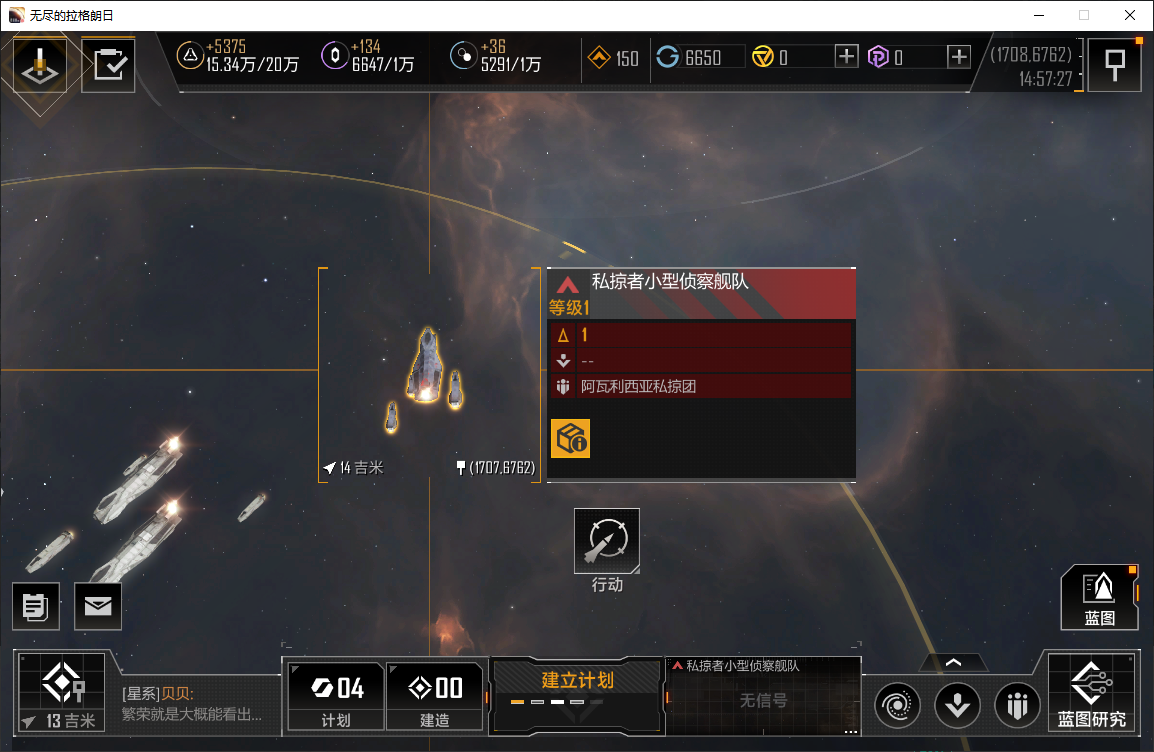Locate base with the 13 吉米 button
This screenshot has width=1154, height=752.
(x=61, y=692)
